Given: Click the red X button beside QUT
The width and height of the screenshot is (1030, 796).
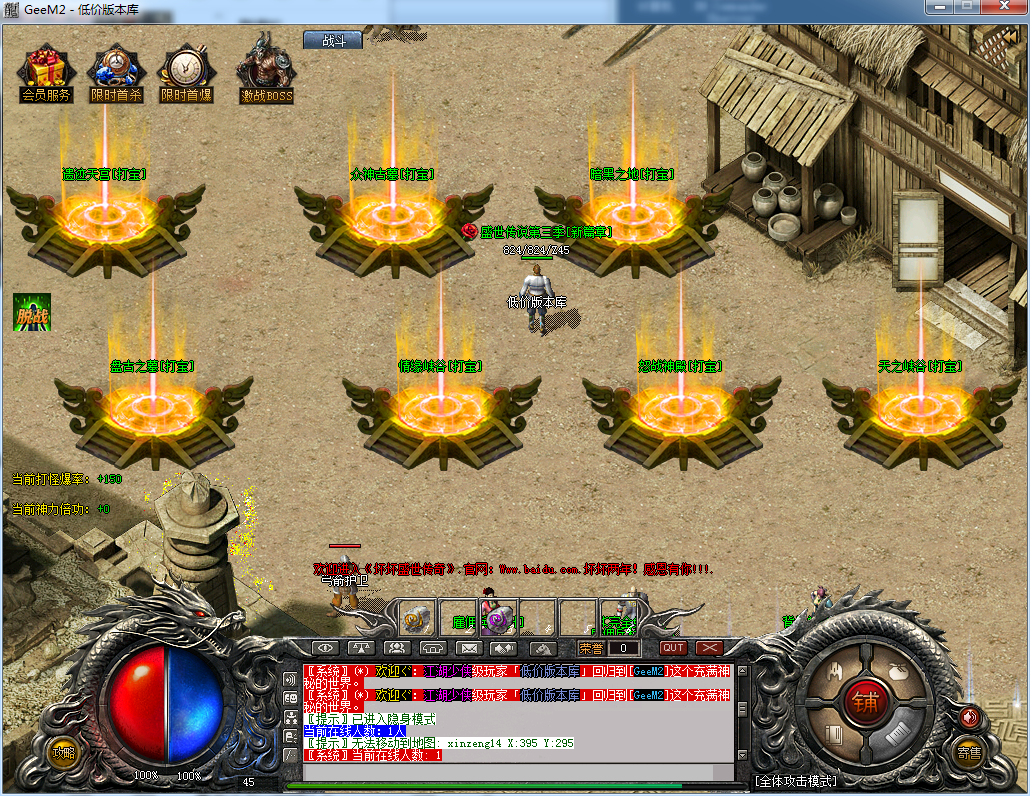Looking at the screenshot, I should tap(709, 648).
